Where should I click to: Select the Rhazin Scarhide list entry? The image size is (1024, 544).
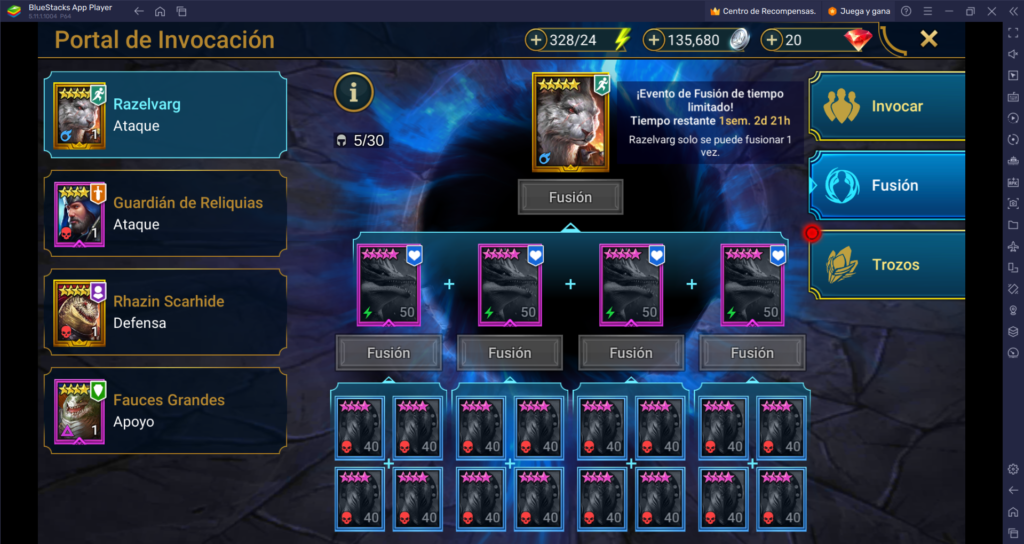click(x=165, y=311)
